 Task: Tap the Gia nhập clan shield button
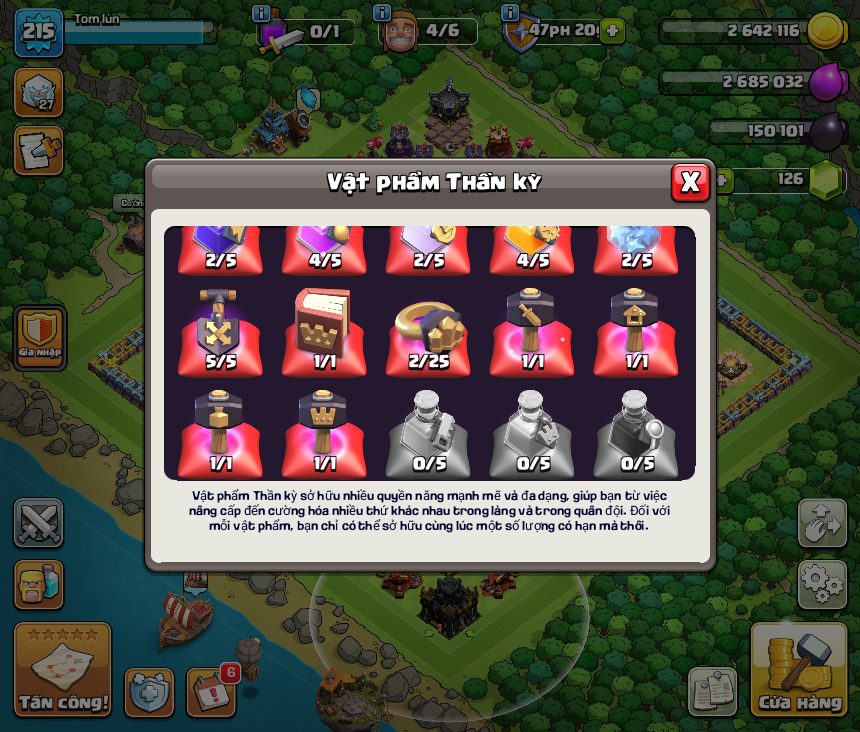coord(40,337)
